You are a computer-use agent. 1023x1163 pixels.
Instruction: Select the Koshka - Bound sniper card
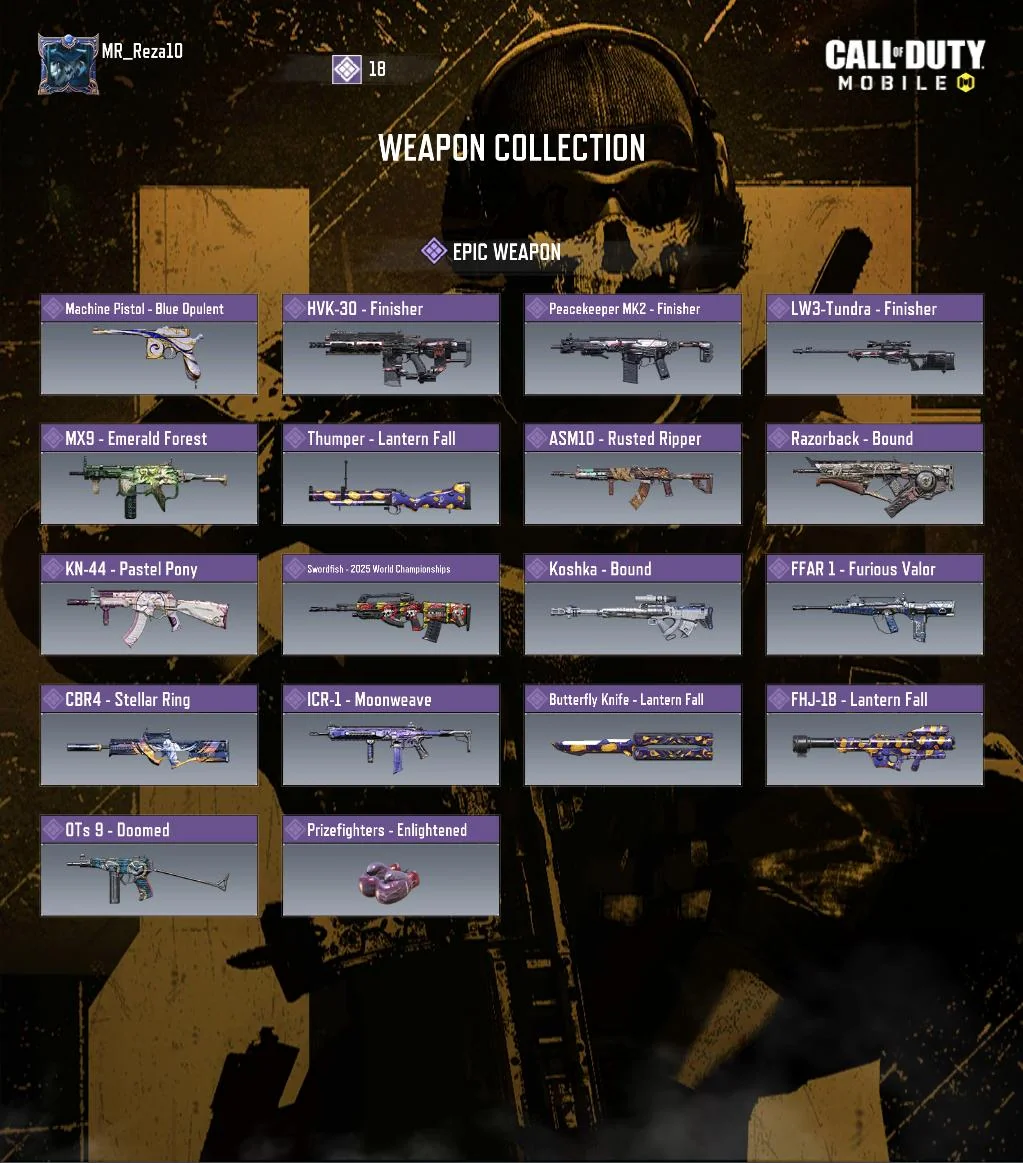click(x=633, y=606)
